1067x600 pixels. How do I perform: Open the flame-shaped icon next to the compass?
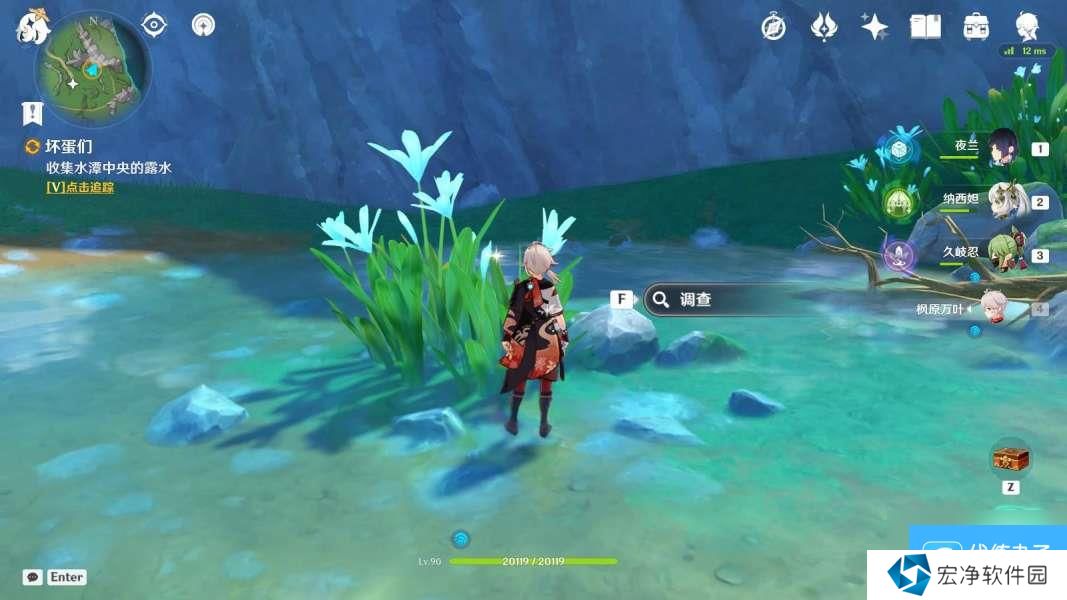tap(824, 27)
